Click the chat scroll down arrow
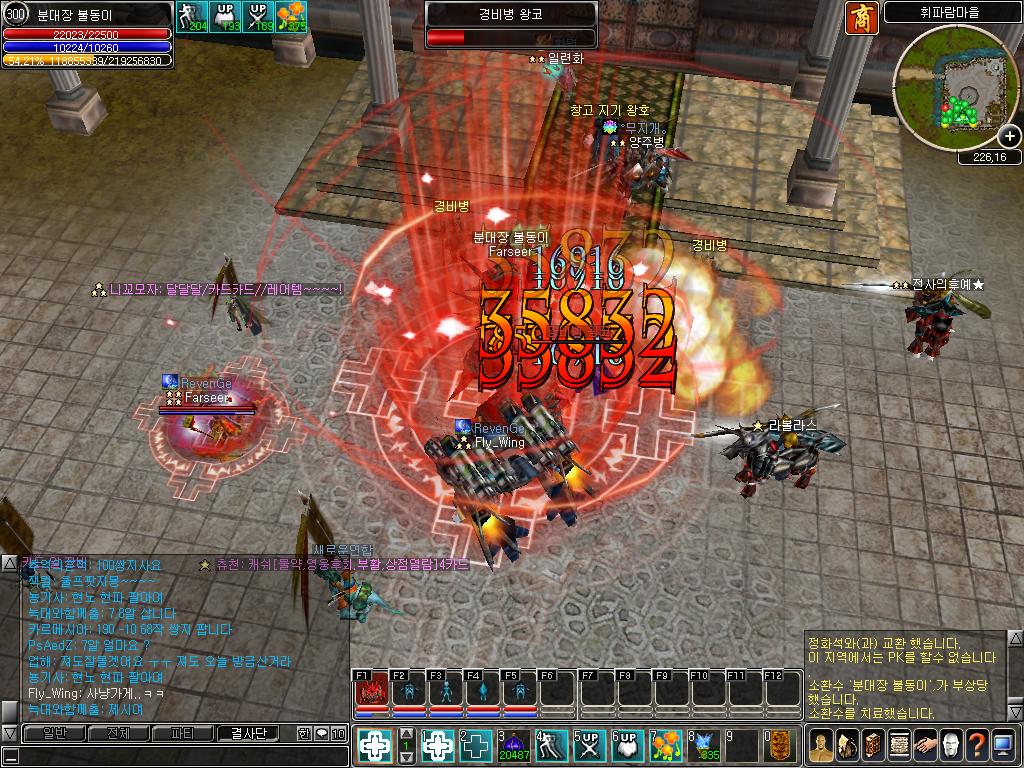This screenshot has width=1024, height=768. pyautogui.click(x=9, y=733)
